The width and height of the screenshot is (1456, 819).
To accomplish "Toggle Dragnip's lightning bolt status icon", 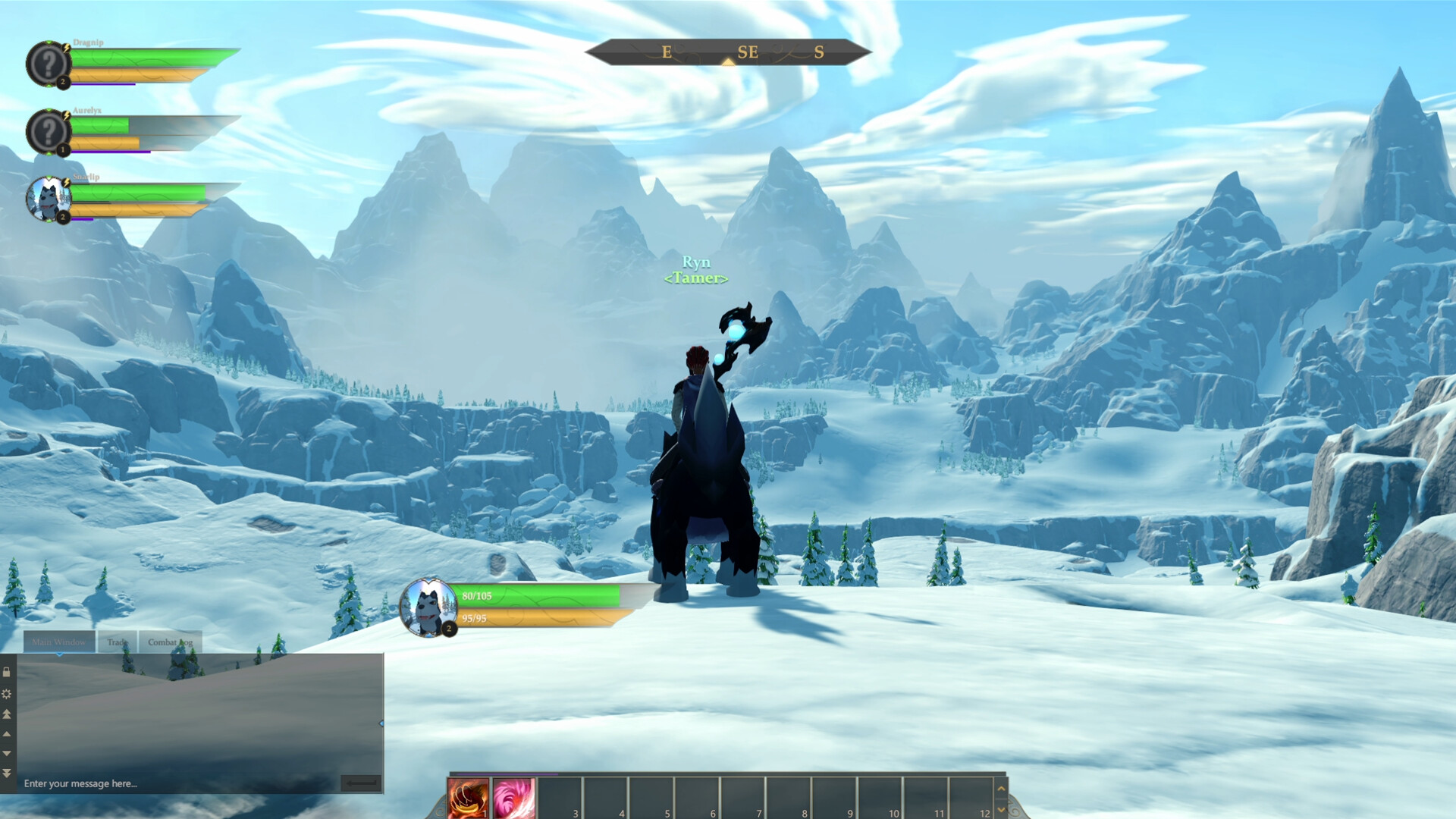I will [x=66, y=48].
